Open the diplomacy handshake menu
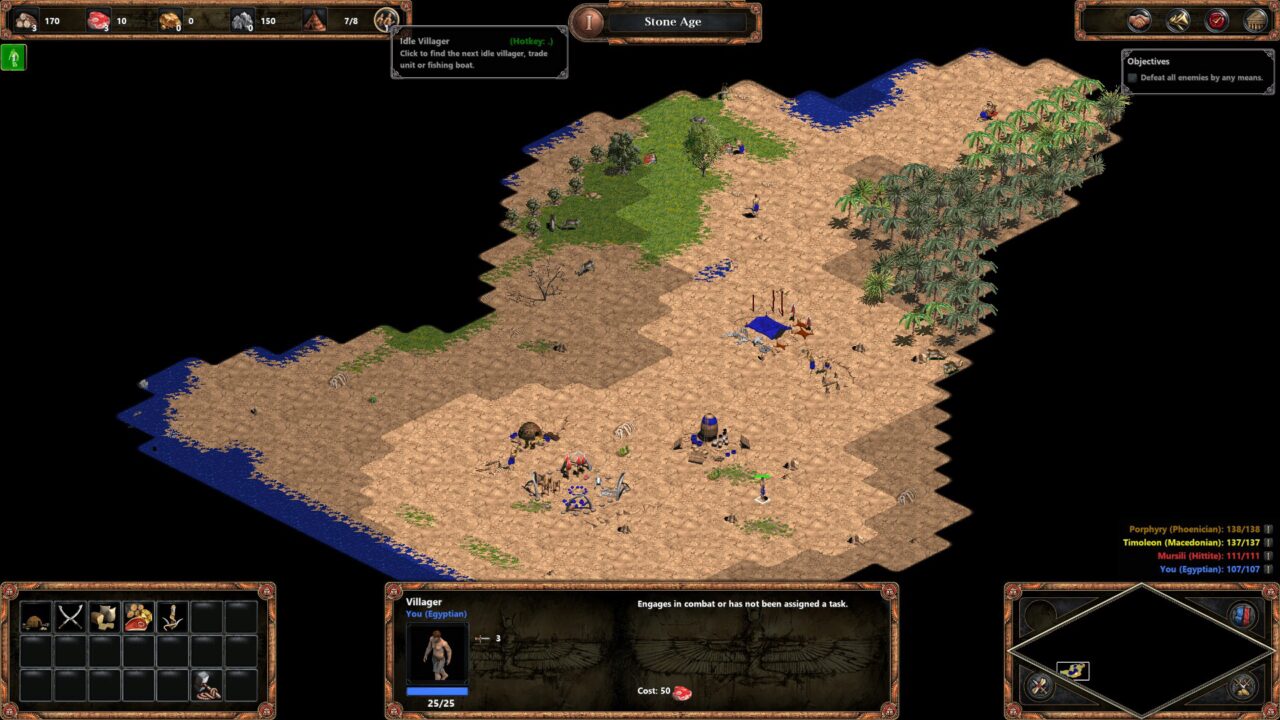Screen dimensions: 1280x720 click(x=1139, y=20)
